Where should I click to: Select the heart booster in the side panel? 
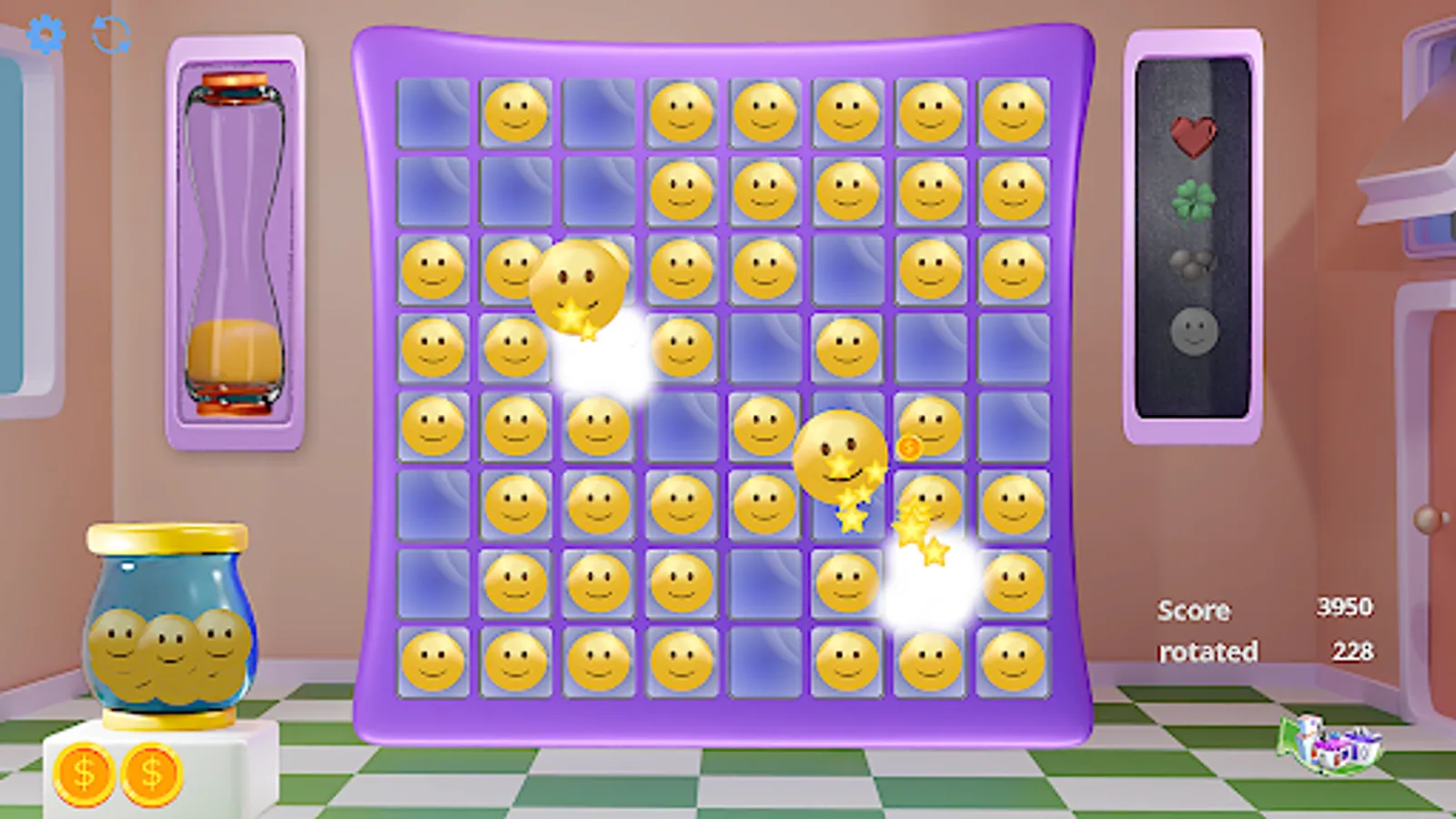[x=1193, y=136]
